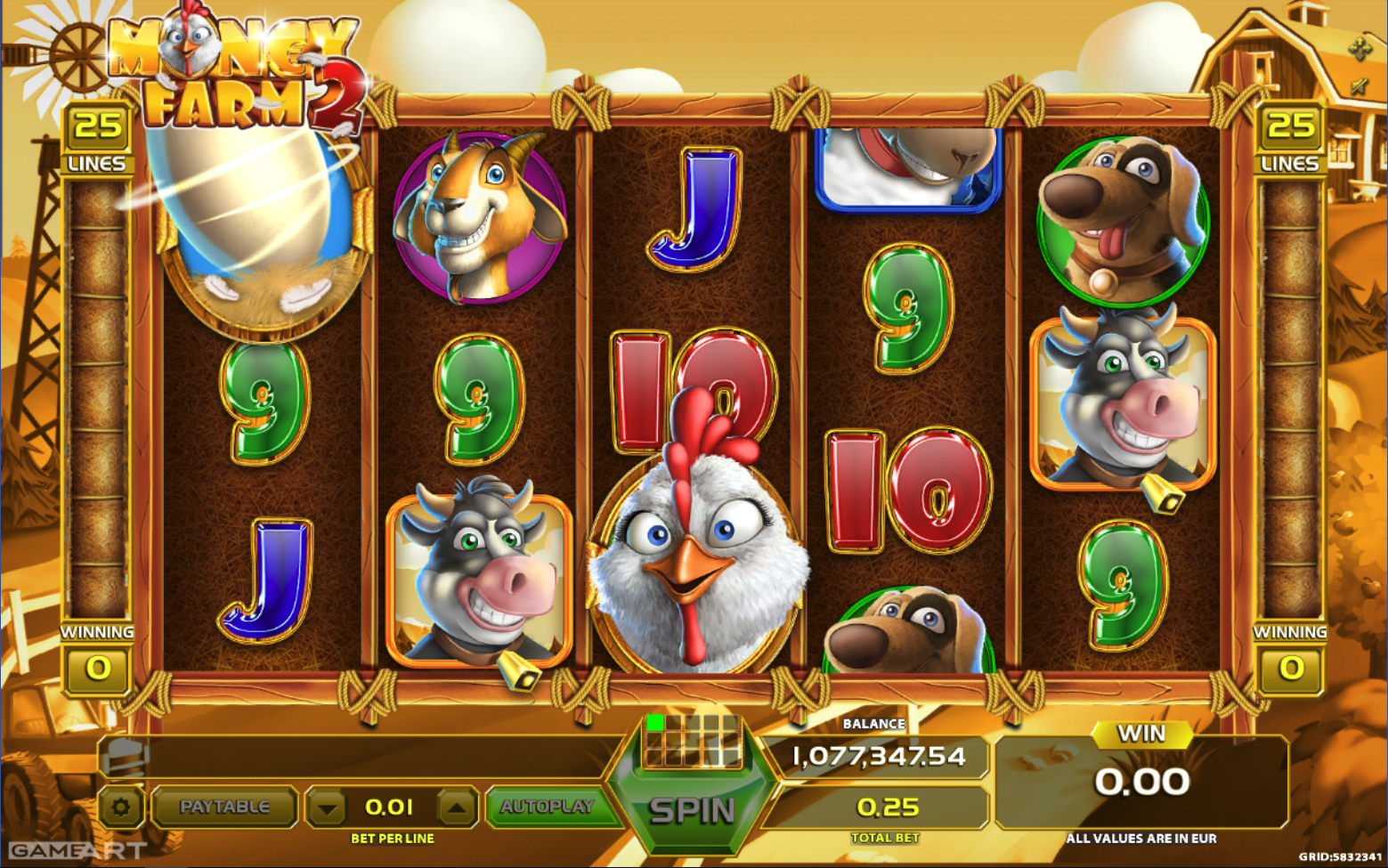
Task: Click the right 25 Lines selector
Action: pyautogui.click(x=1290, y=138)
